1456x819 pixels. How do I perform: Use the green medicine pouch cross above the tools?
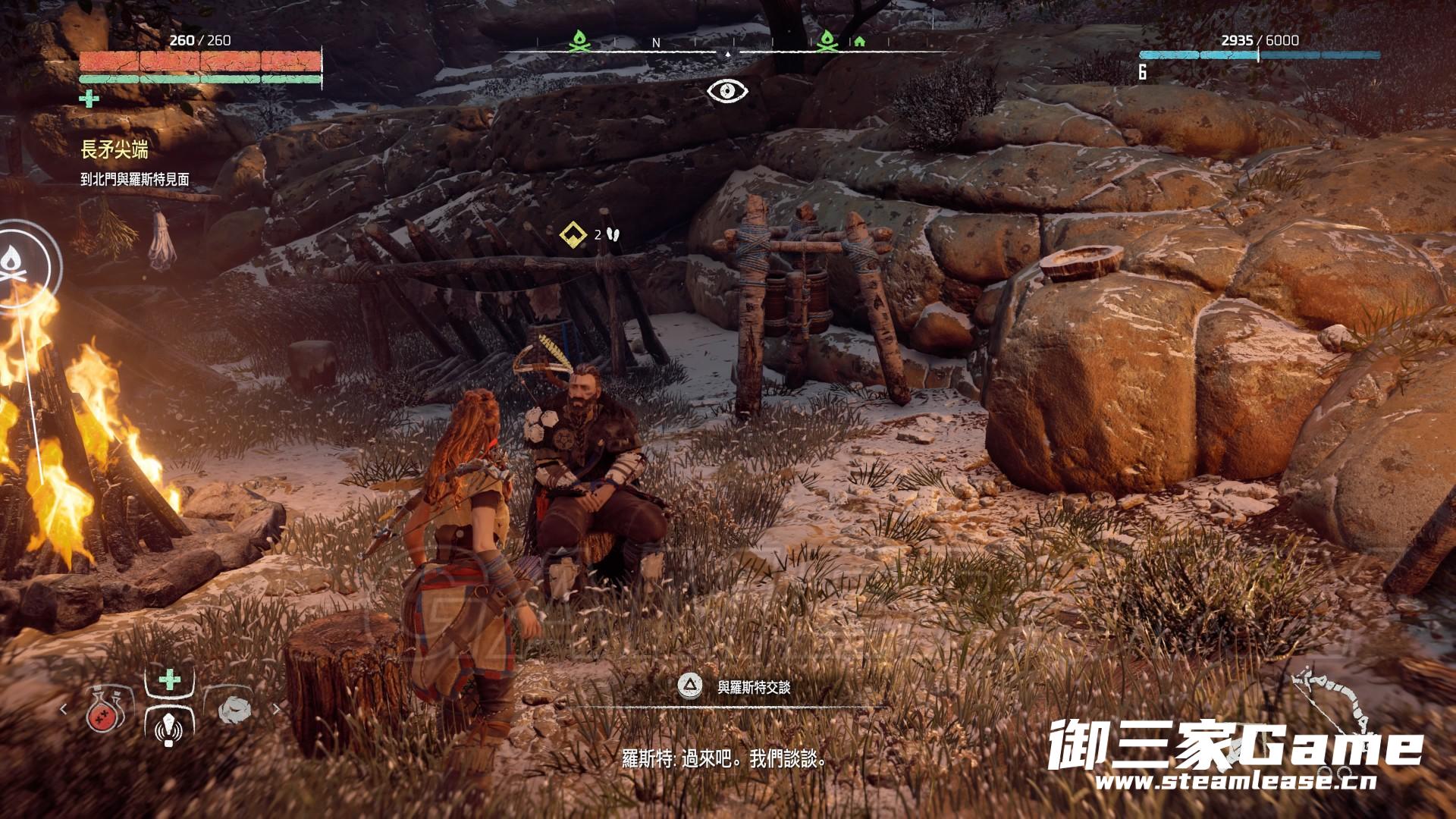point(170,679)
